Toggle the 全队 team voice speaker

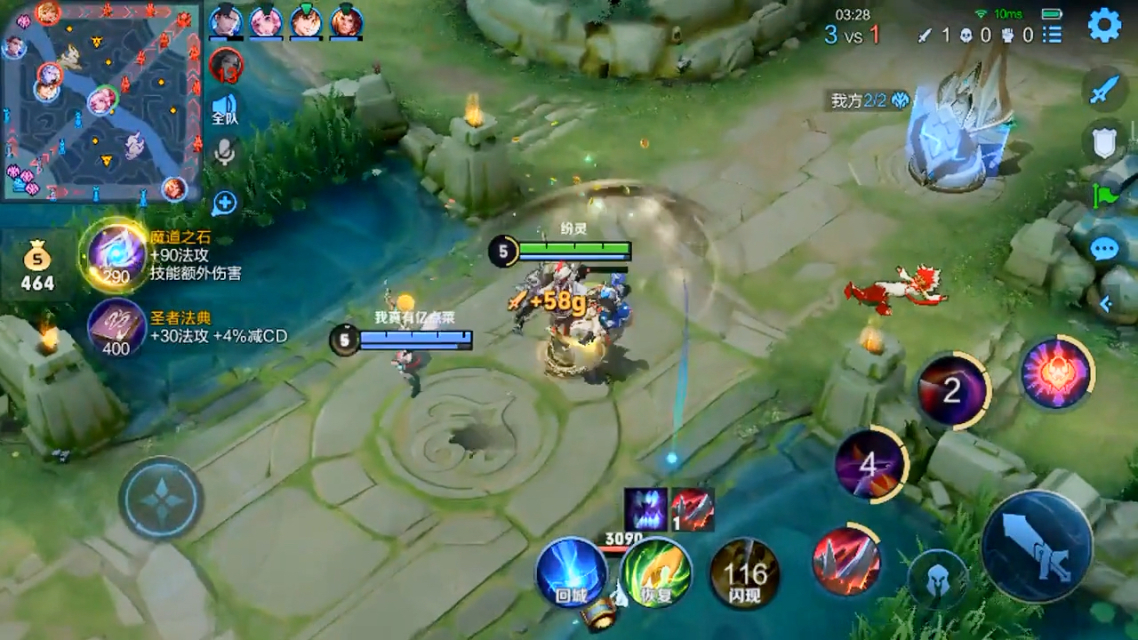click(225, 109)
